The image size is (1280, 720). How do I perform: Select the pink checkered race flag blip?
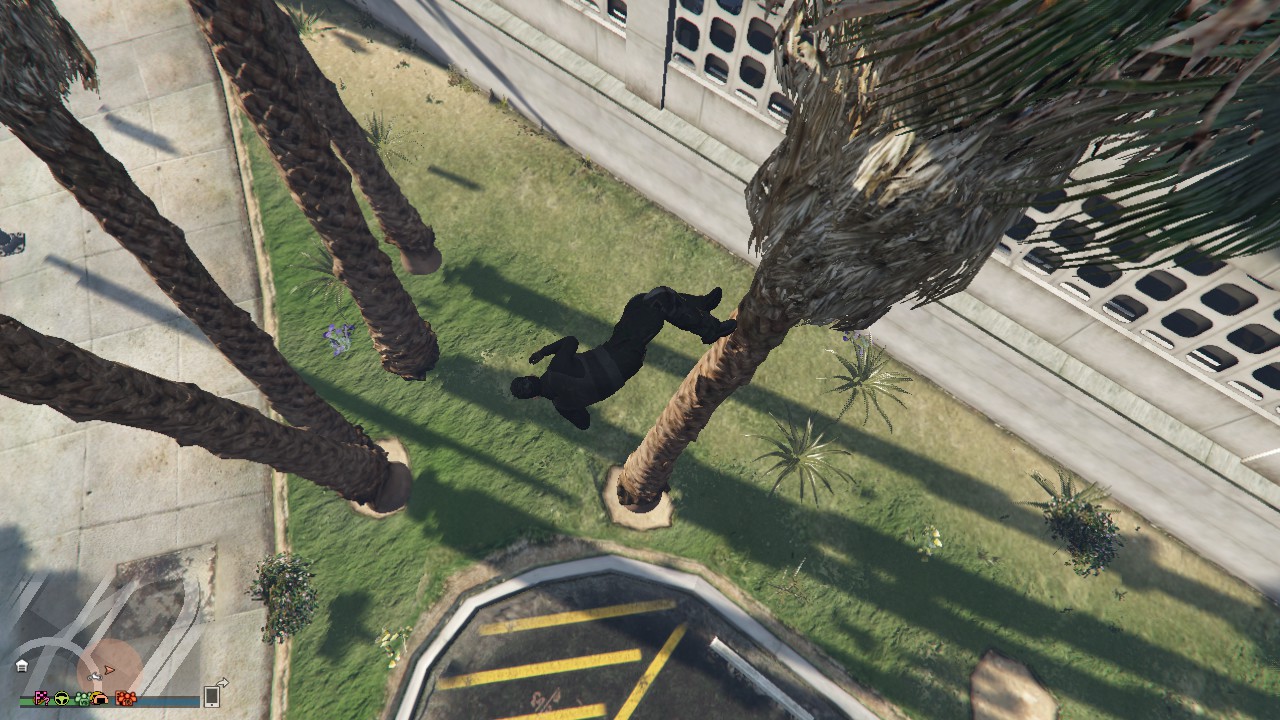tap(41, 697)
